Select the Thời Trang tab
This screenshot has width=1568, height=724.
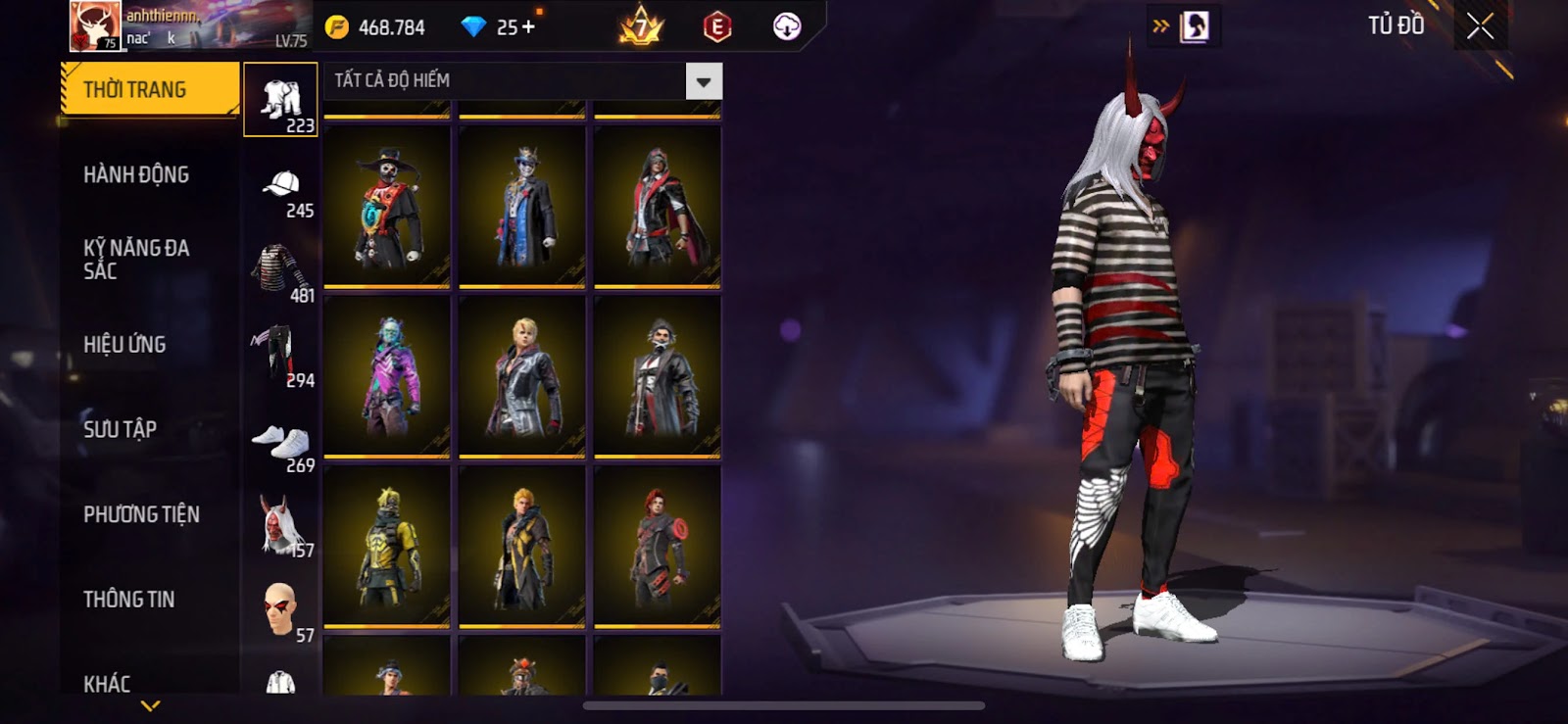pos(149,89)
